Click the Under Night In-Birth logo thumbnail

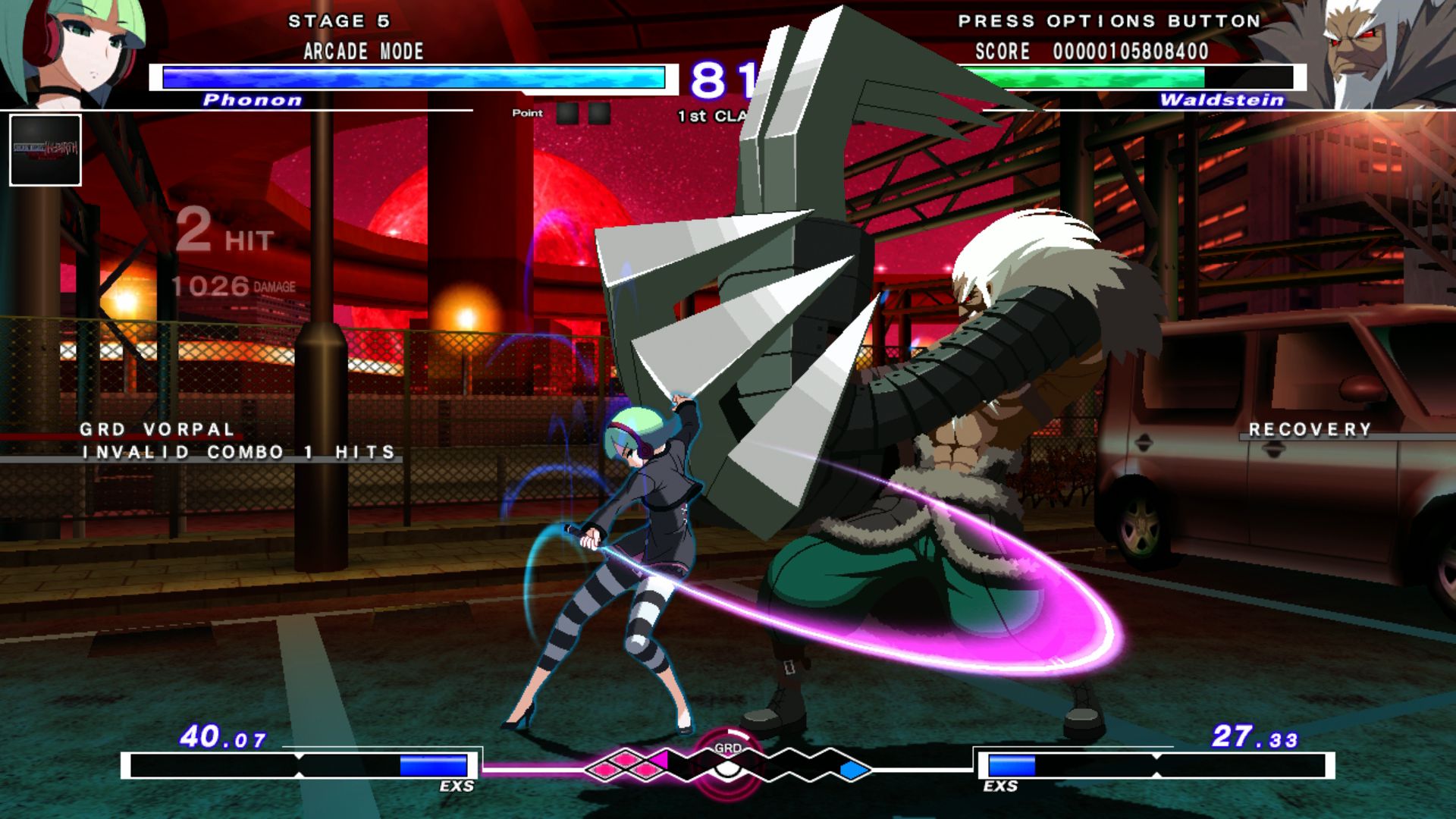point(45,148)
